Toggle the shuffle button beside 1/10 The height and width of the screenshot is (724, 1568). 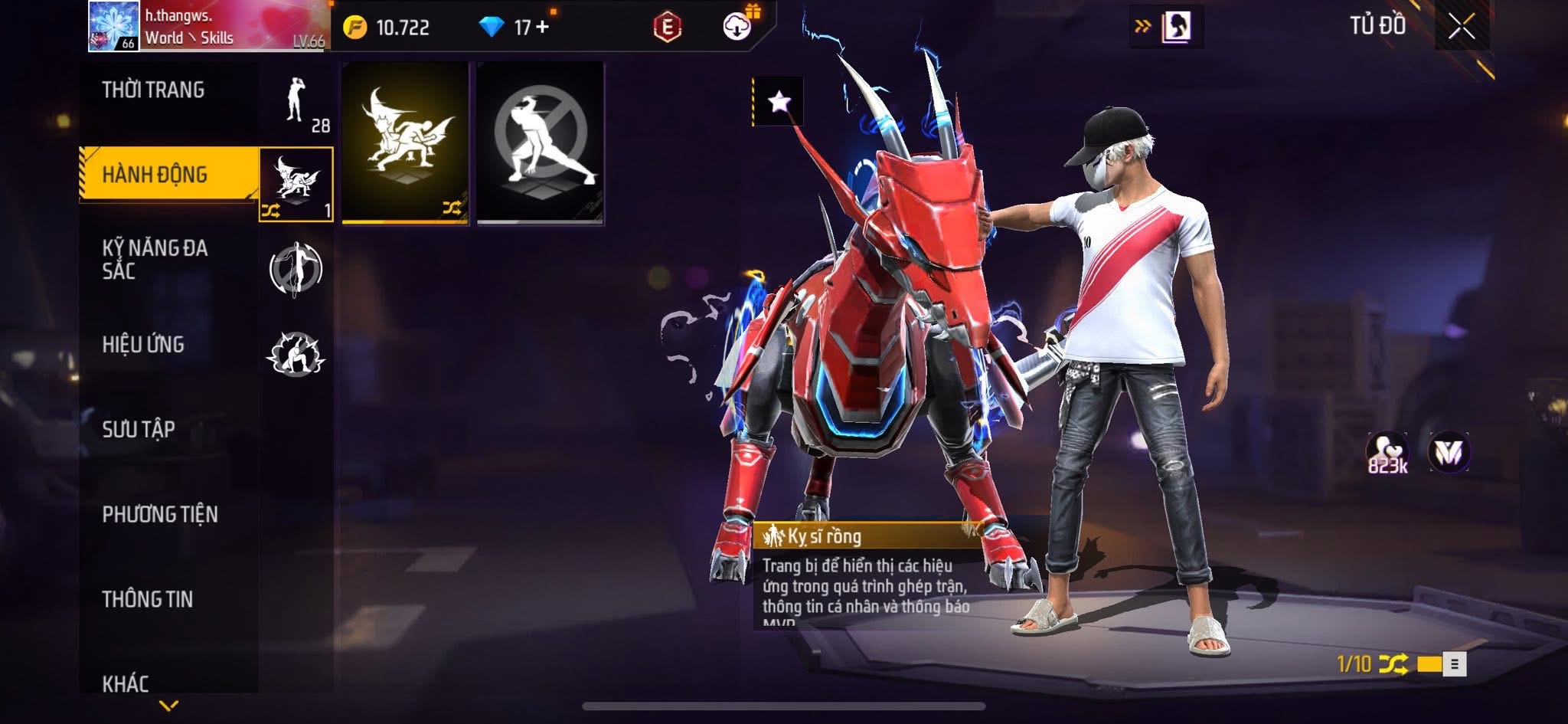pos(1393,663)
